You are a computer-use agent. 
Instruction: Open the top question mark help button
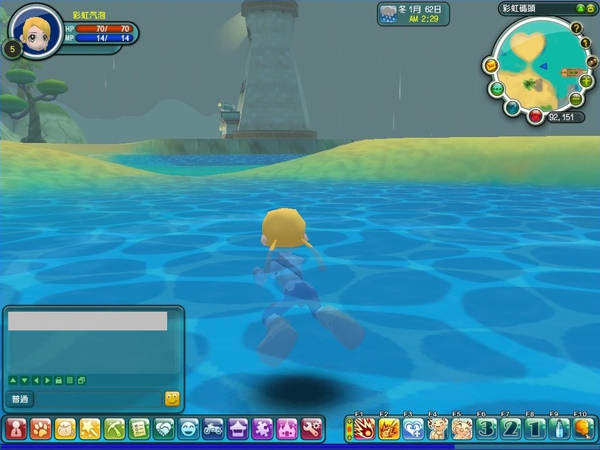coord(576,27)
